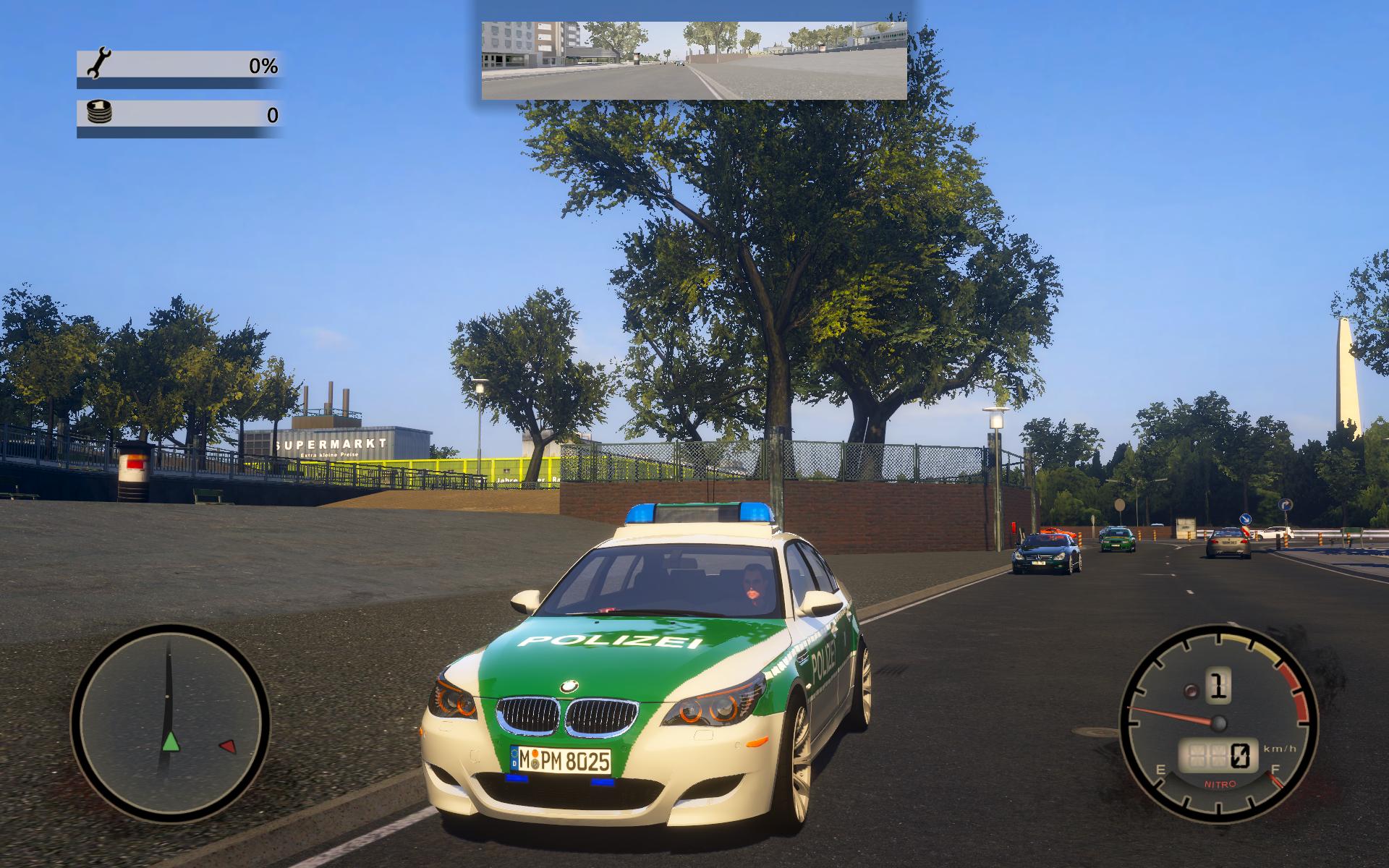This screenshot has width=1389, height=868.
Task: Click the circular minimap radar
Action: [x=169, y=724]
